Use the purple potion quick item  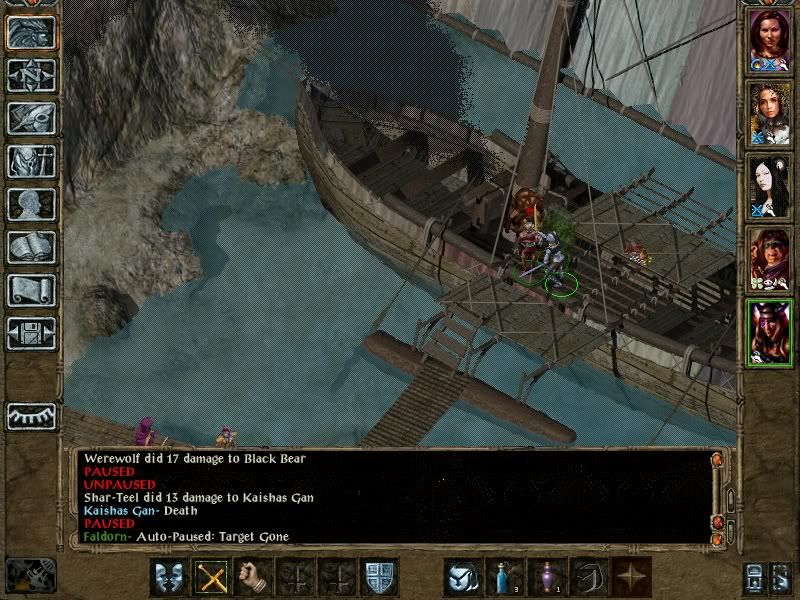coord(546,577)
